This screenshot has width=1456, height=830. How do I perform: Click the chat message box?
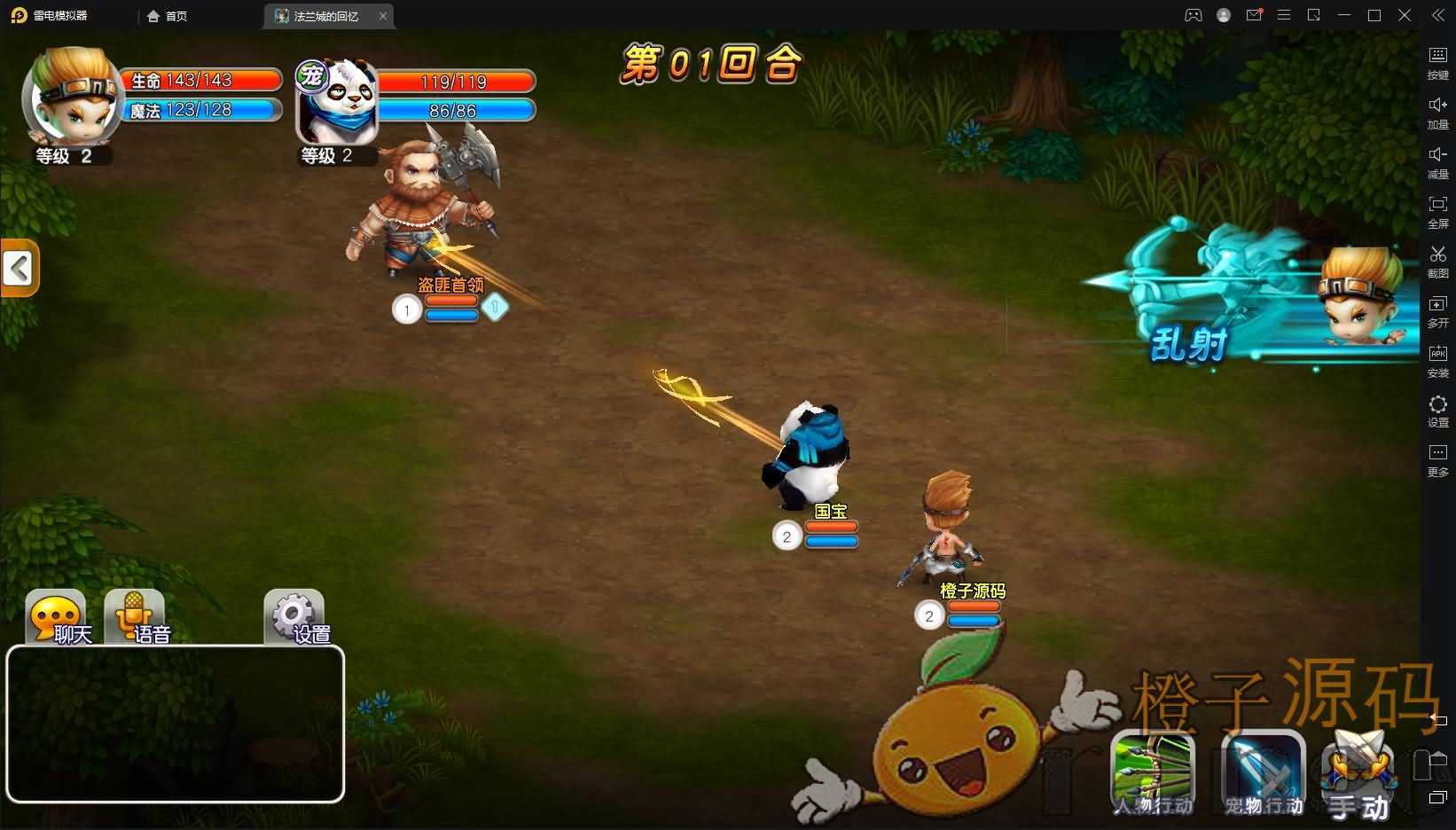176,724
